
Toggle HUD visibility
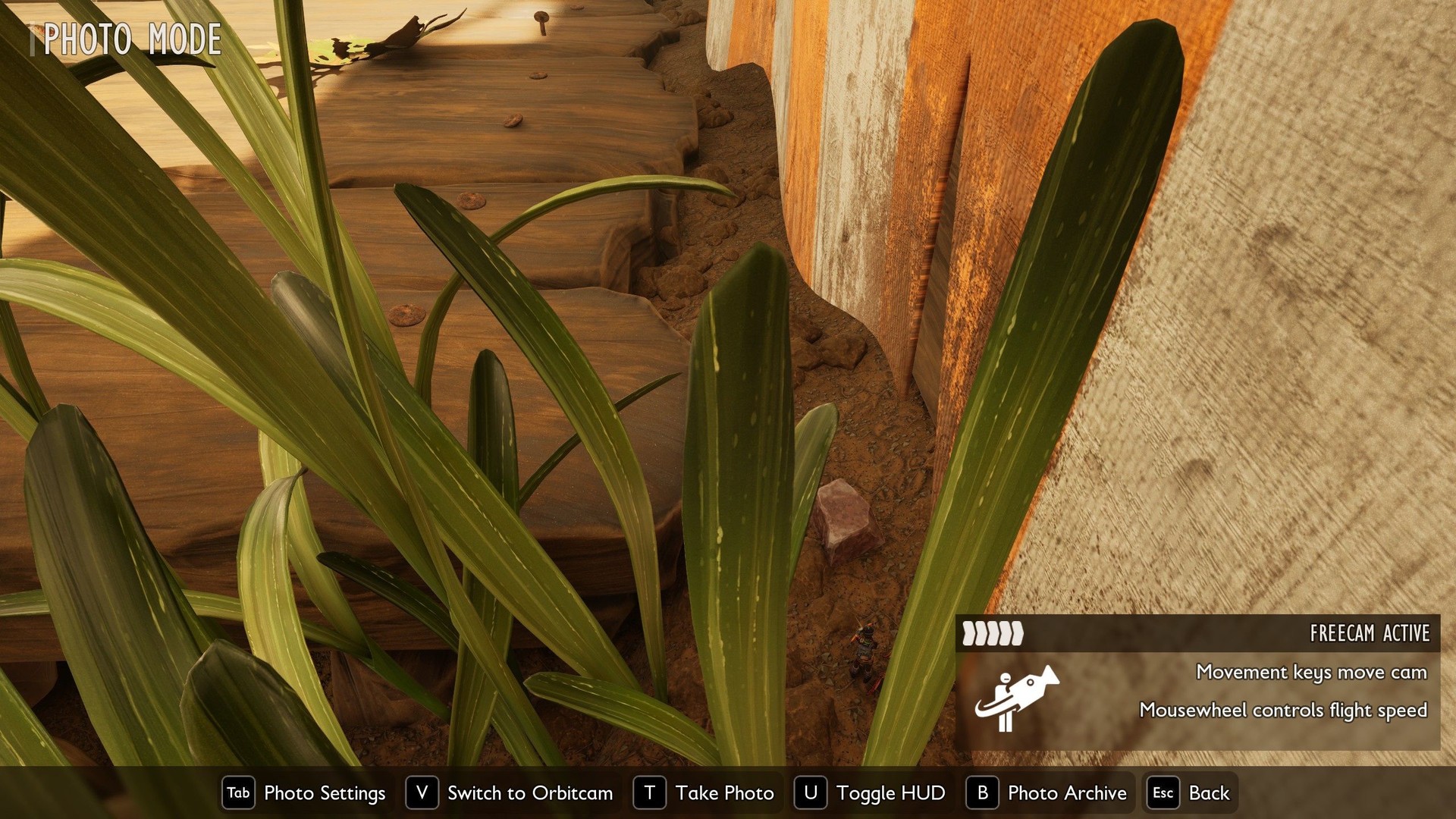coord(871,793)
